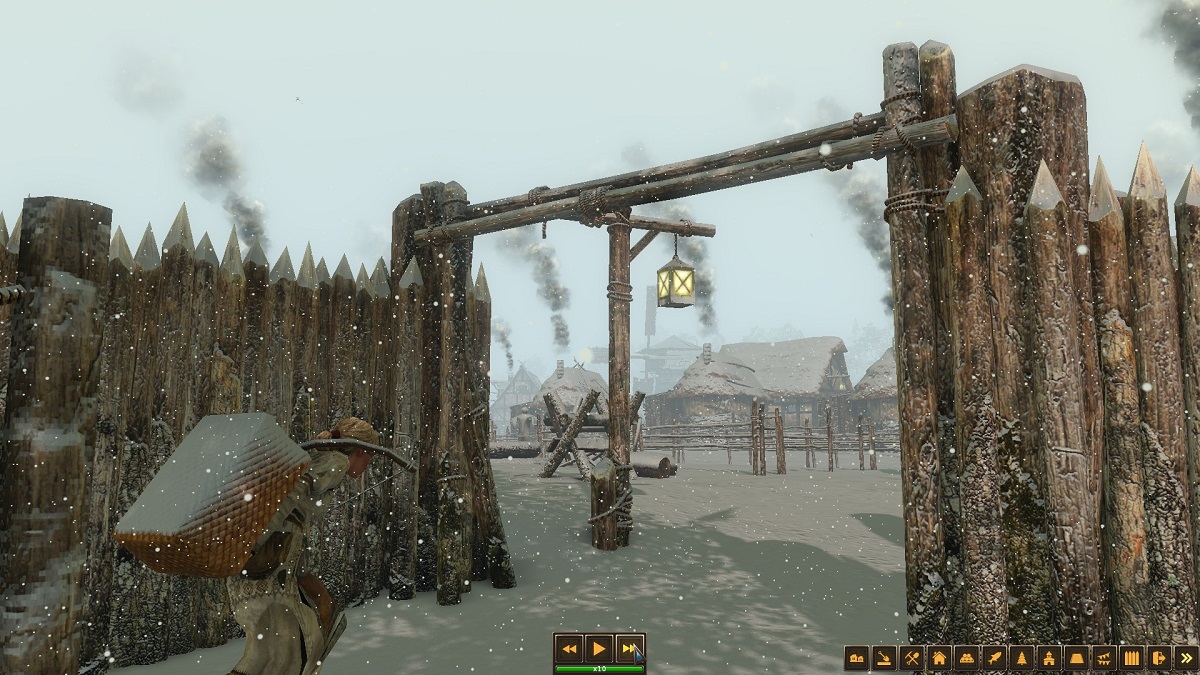1200x675 pixels.
Task: Select the church building icon
Action: pos(1049,658)
